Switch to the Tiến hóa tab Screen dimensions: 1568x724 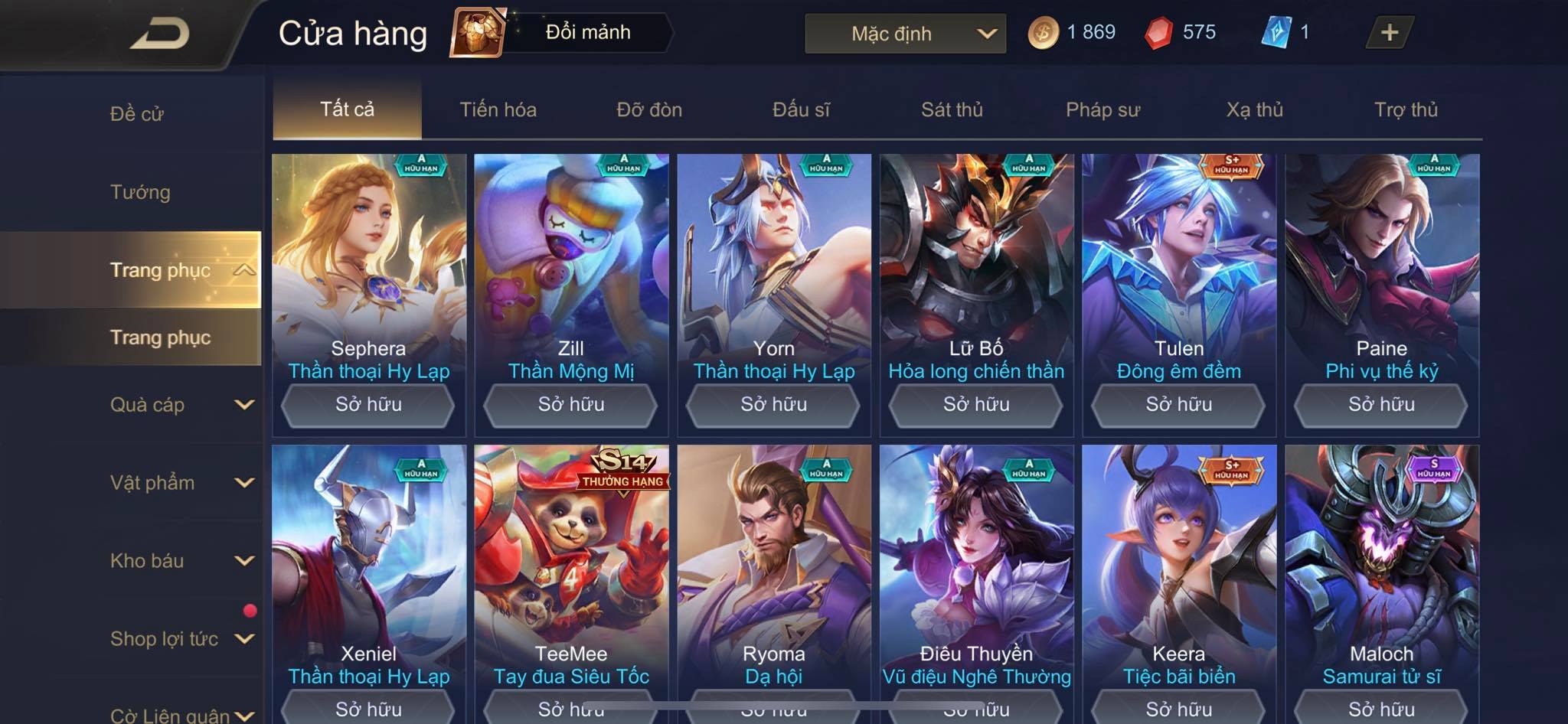498,110
